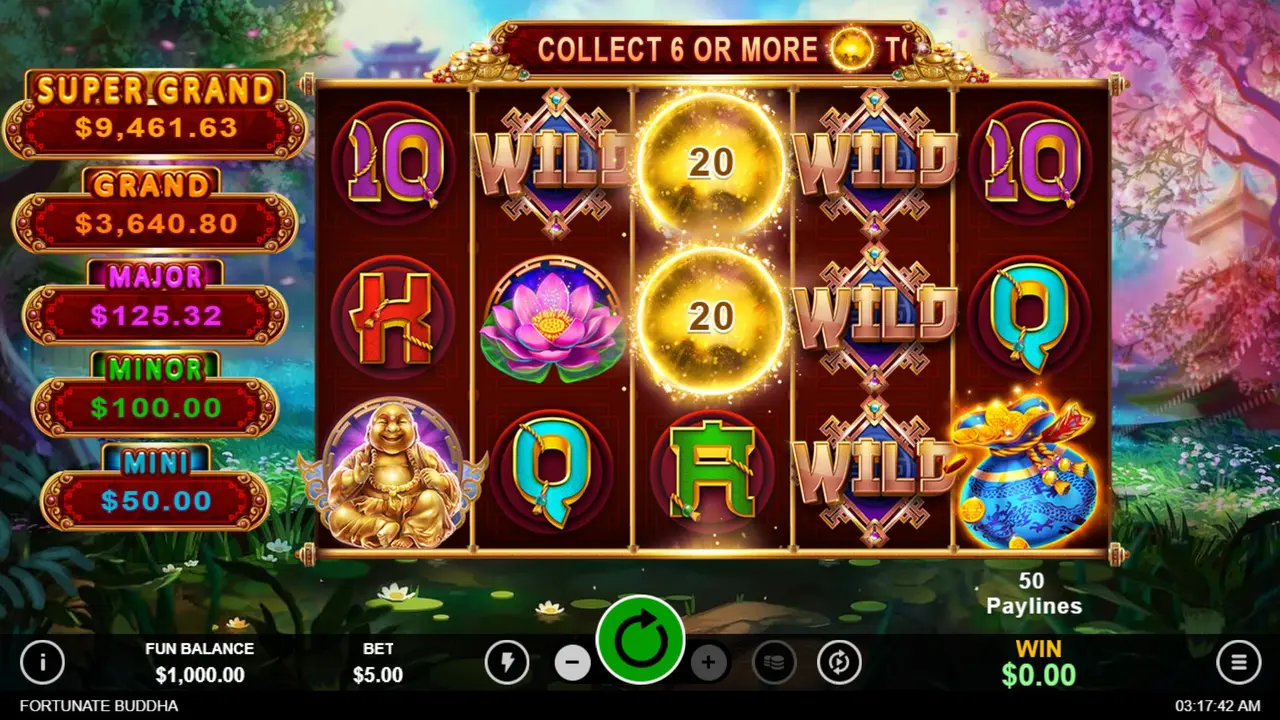Image resolution: width=1280 pixels, height=720 pixels.
Task: Decrease the bet with the minus button
Action: (x=573, y=662)
